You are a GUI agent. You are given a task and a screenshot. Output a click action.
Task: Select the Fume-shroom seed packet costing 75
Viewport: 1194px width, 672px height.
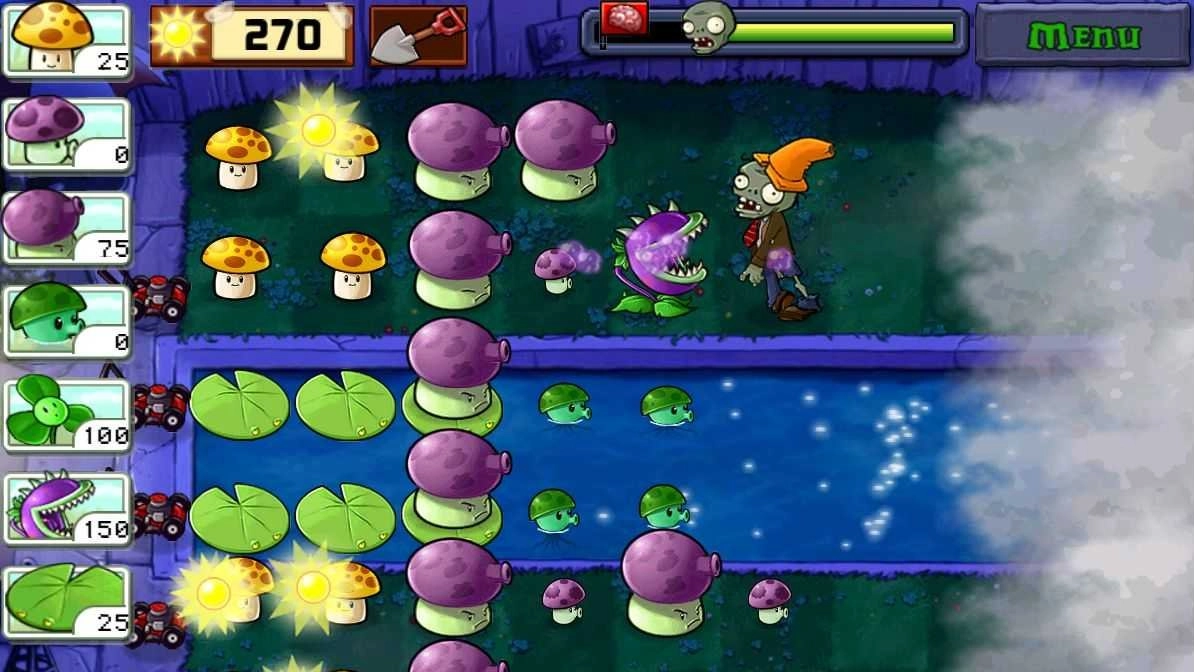(x=68, y=227)
